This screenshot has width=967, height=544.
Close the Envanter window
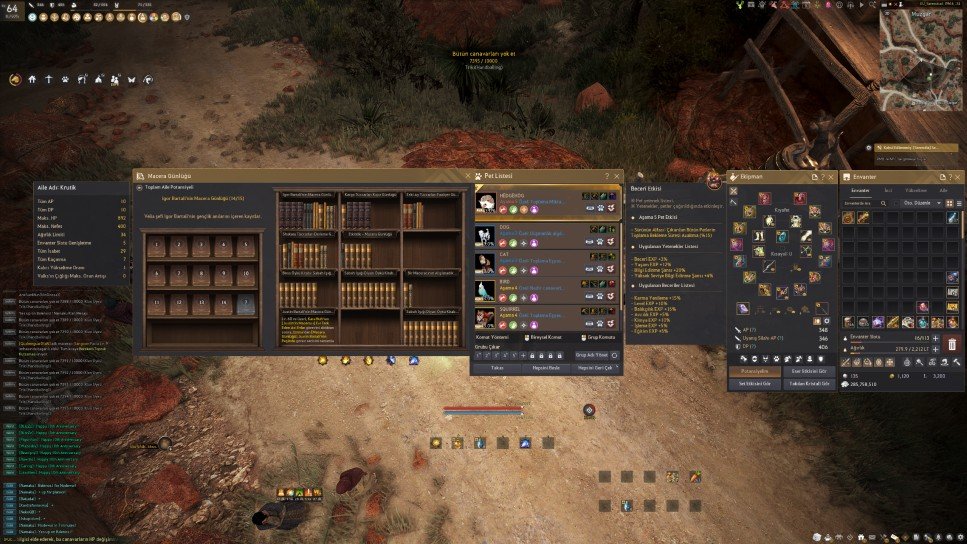click(x=958, y=177)
